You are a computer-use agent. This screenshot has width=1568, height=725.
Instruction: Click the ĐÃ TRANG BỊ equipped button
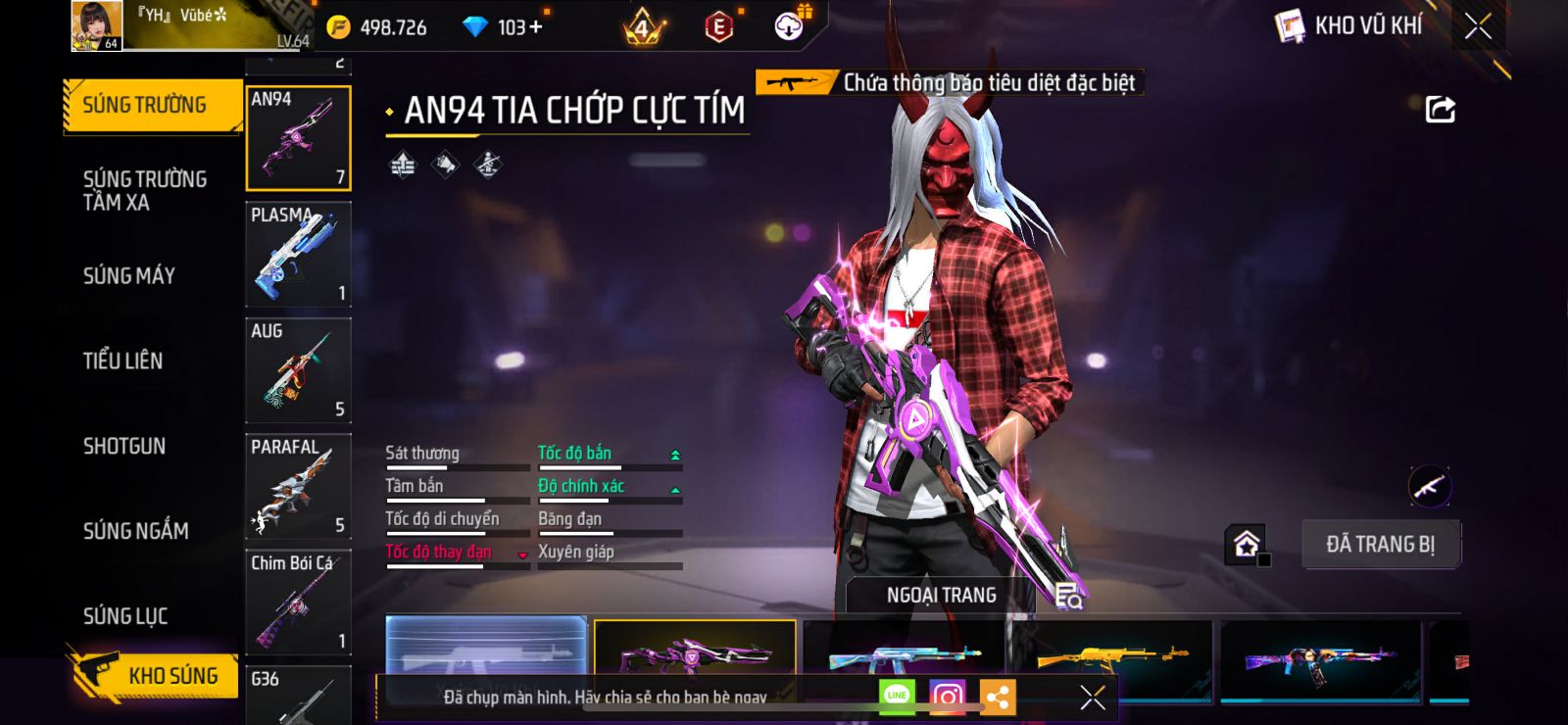(x=1380, y=544)
